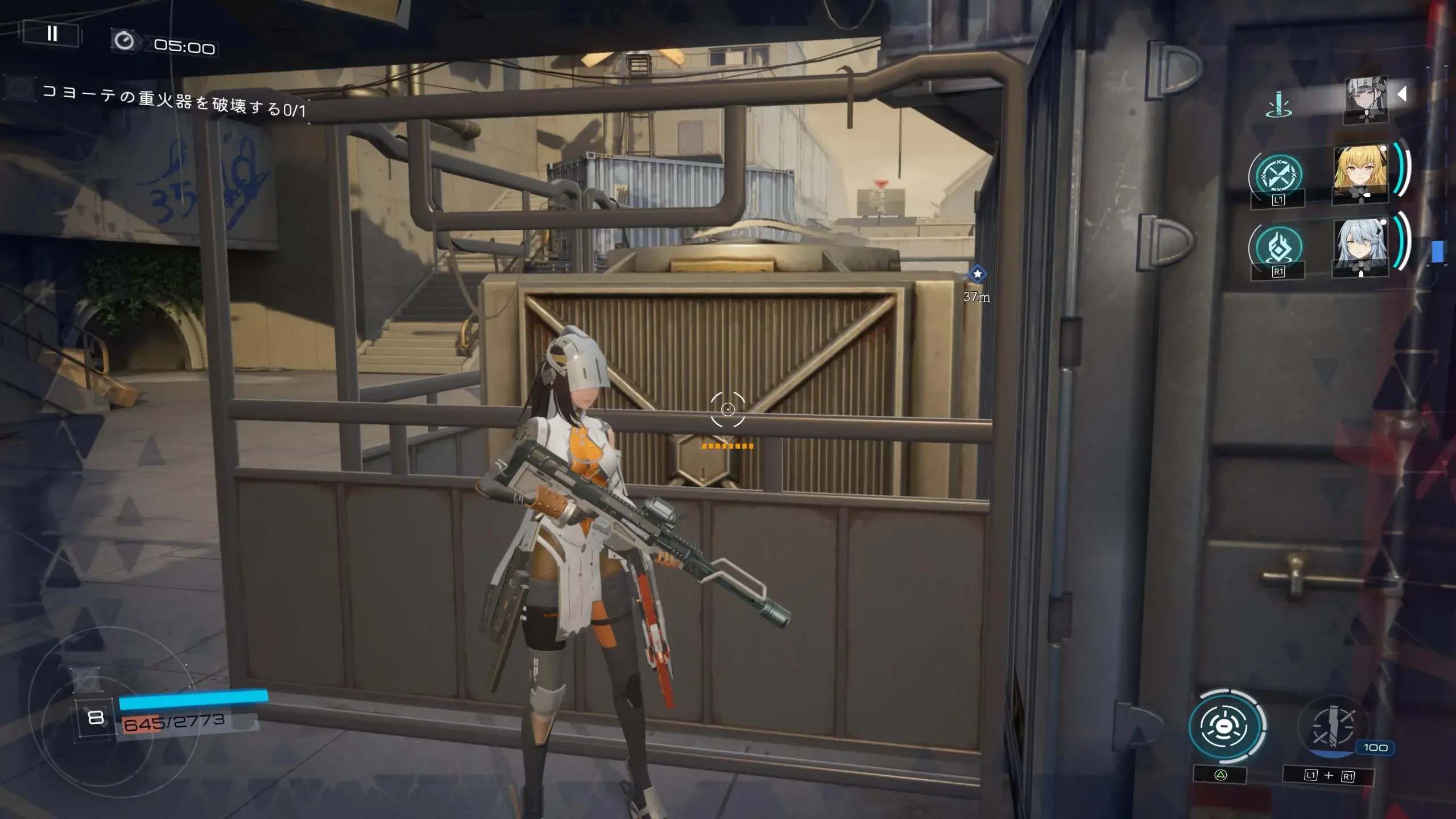The width and height of the screenshot is (1456, 819).
Task: Activate the blonde teammate's crossed-arrows skill
Action: click(x=1278, y=176)
